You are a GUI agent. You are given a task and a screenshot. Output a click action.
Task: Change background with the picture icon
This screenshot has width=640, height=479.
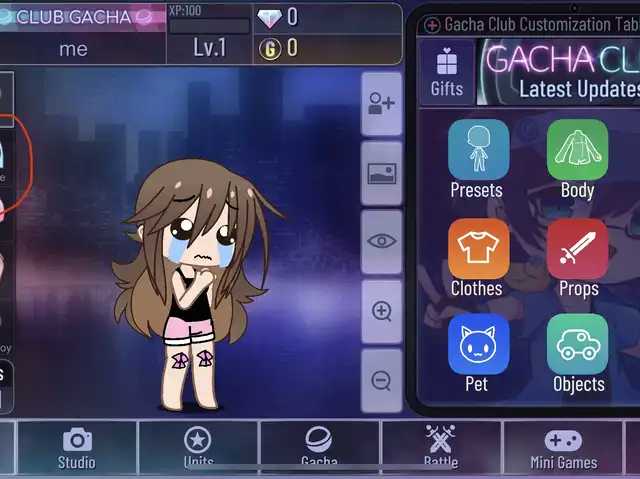tap(381, 173)
